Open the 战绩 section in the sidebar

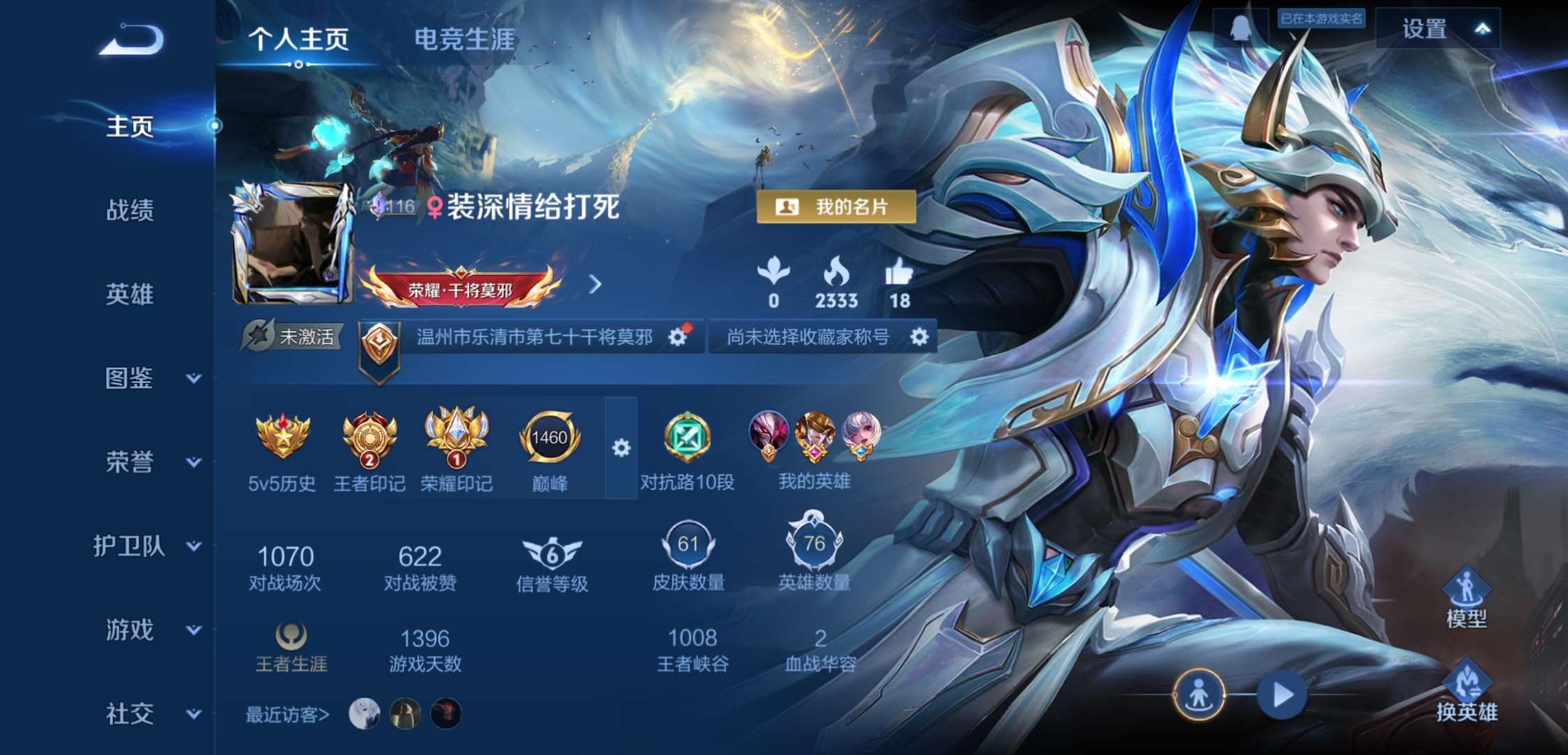[x=130, y=210]
